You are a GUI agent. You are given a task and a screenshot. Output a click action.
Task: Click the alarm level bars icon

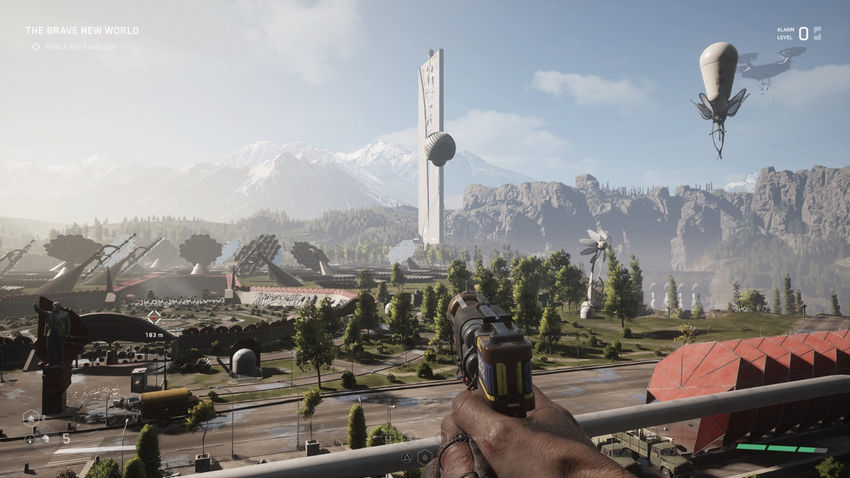[x=817, y=33]
